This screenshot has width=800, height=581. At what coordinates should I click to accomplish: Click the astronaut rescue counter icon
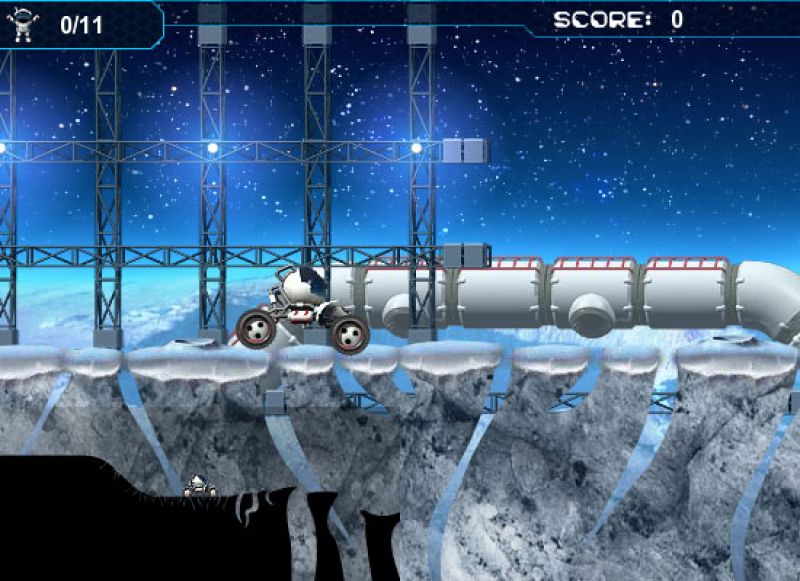22,24
